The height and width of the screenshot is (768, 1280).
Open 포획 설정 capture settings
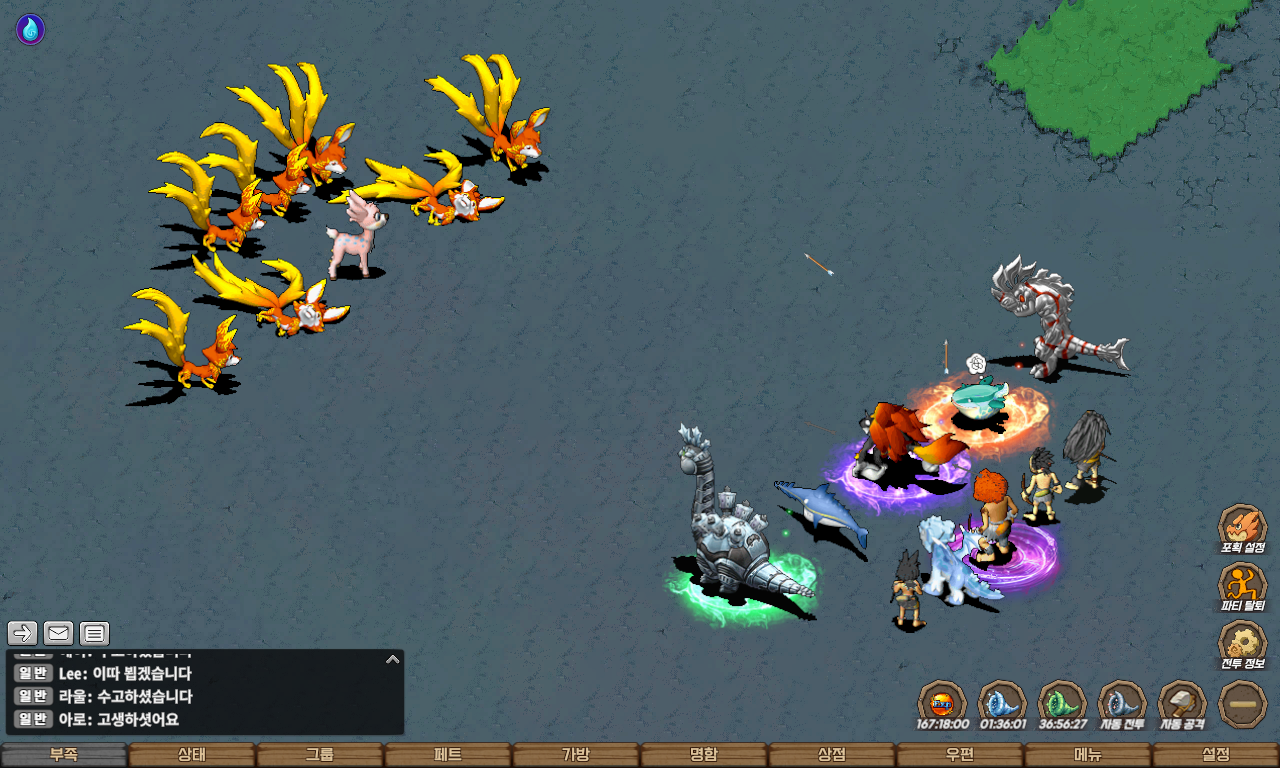pos(1242,528)
